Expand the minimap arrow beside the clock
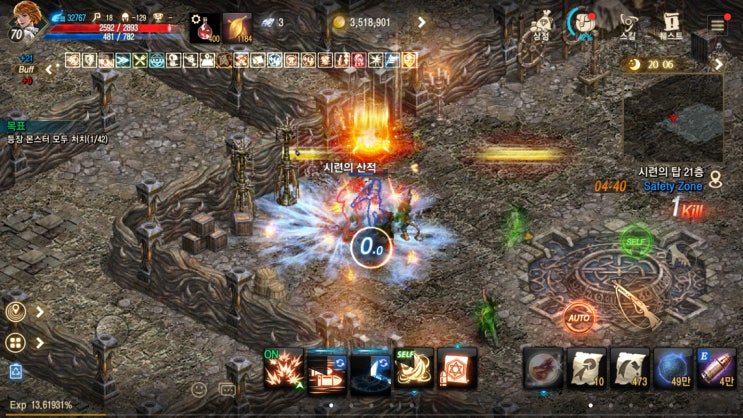Viewport: 743px width, 418px height. 718,64
